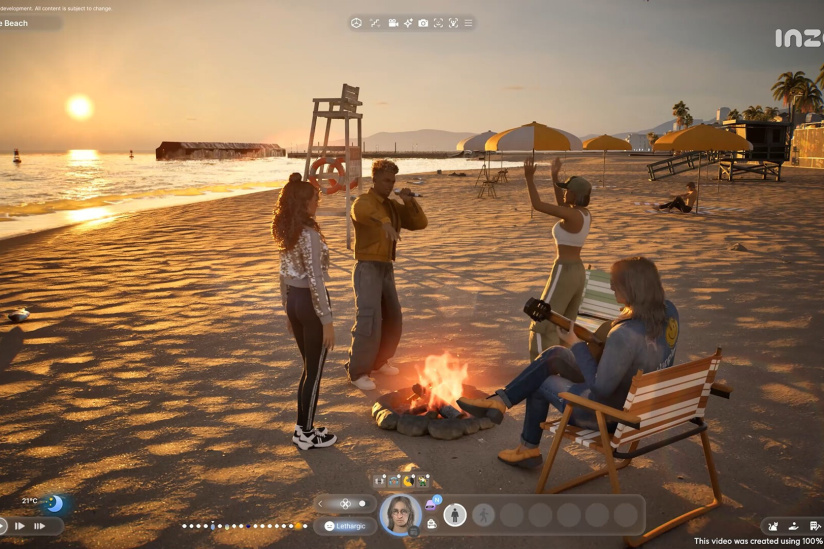Click the video camera recording icon

(393, 22)
